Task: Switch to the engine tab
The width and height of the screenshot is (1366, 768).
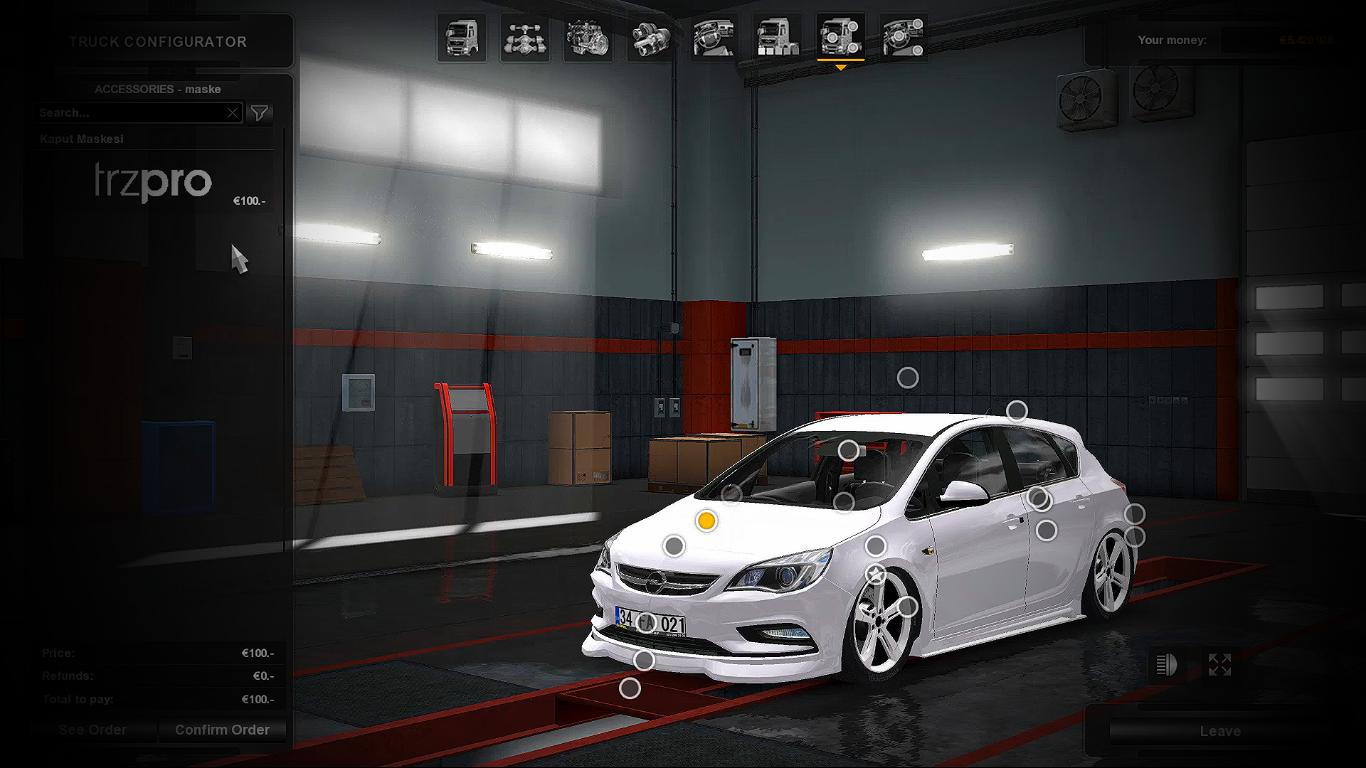Action: point(588,38)
